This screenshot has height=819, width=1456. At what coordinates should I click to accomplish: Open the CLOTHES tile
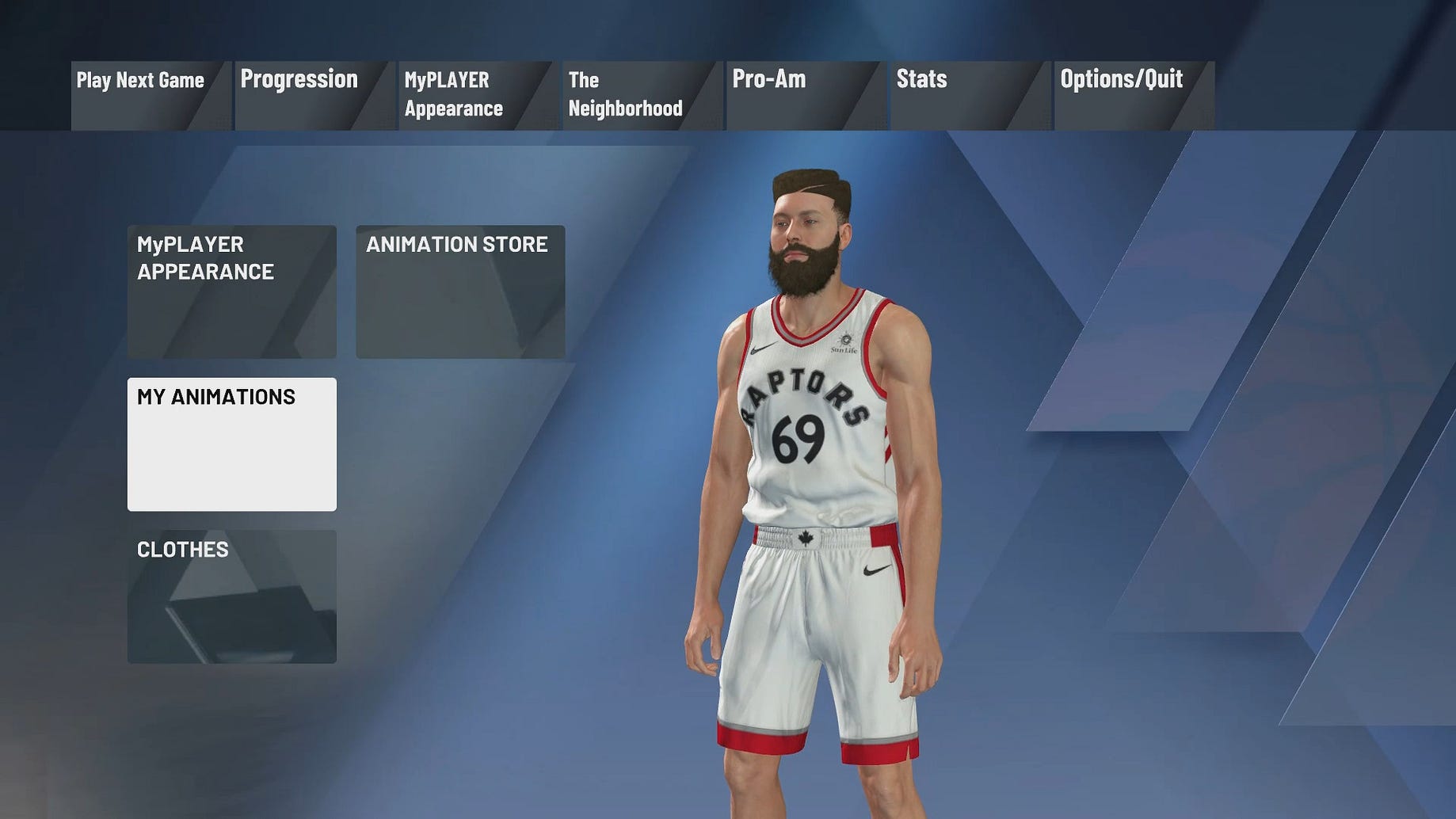click(232, 596)
